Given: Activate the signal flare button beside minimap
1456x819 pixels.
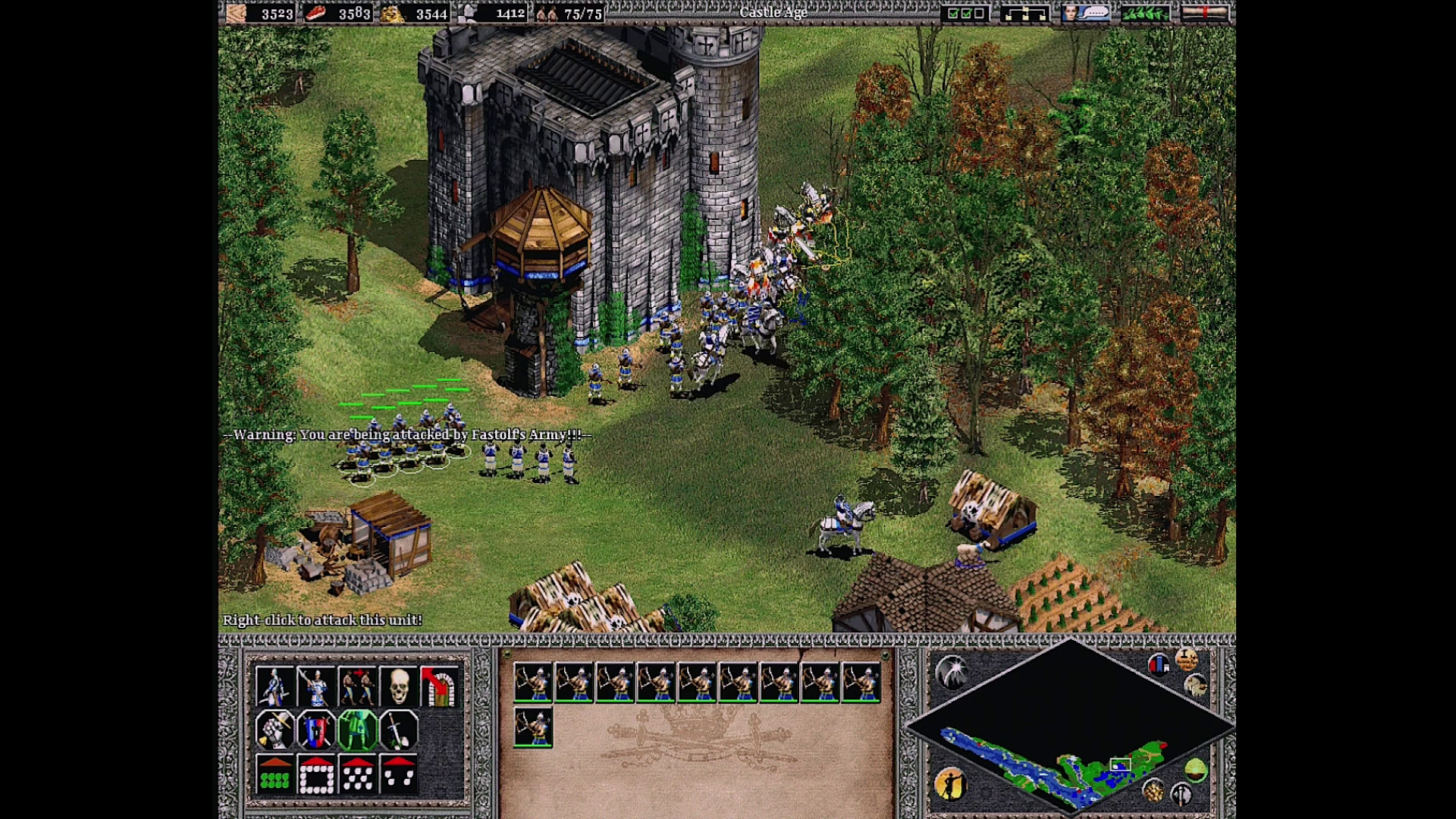Looking at the screenshot, I should 952,672.
